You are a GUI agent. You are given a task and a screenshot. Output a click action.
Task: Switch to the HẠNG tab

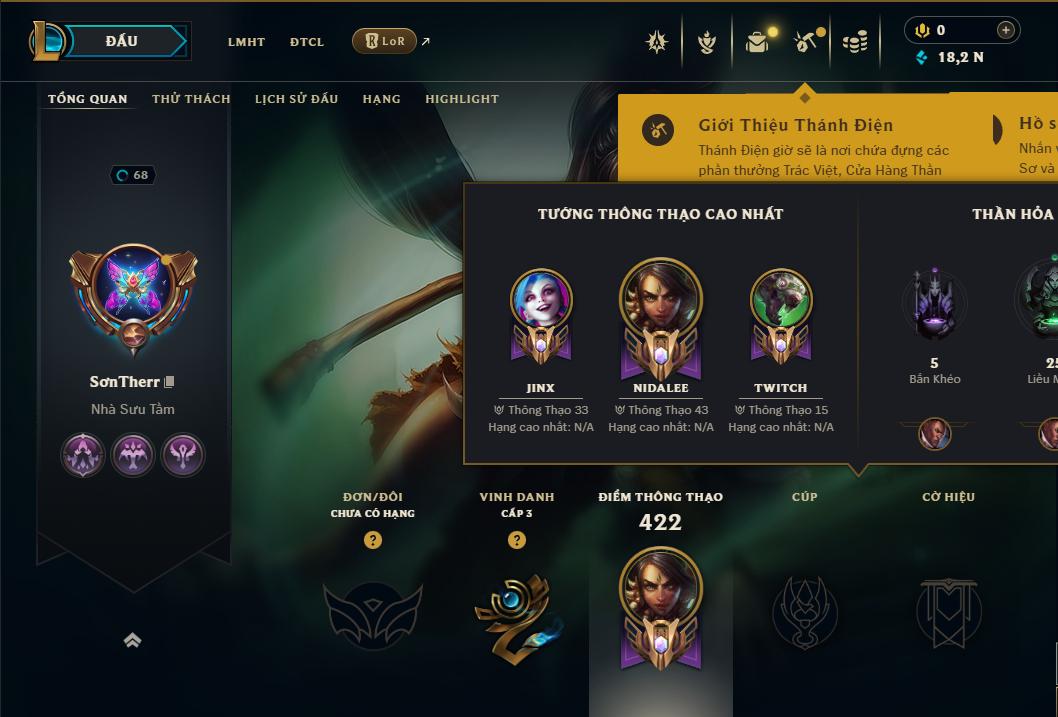381,99
